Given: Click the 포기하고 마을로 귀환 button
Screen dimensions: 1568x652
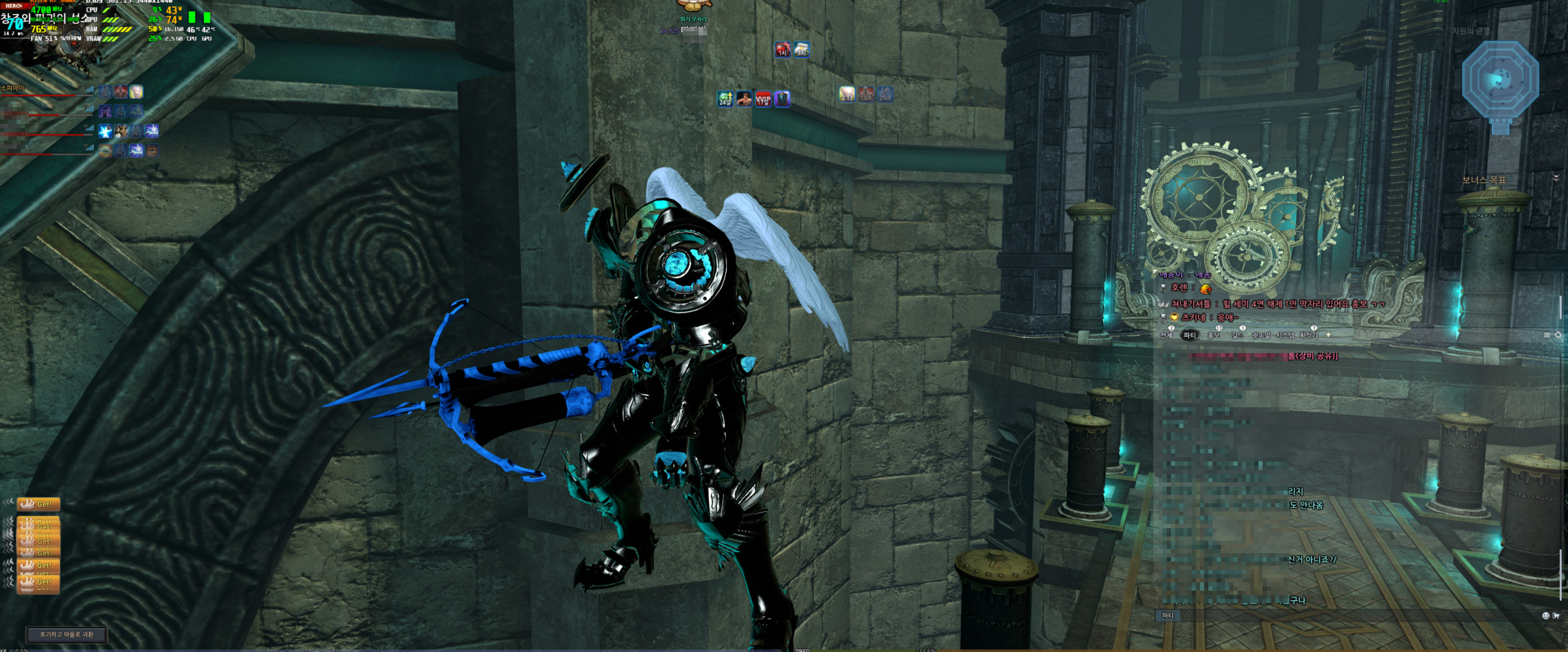Looking at the screenshot, I should [x=66, y=634].
